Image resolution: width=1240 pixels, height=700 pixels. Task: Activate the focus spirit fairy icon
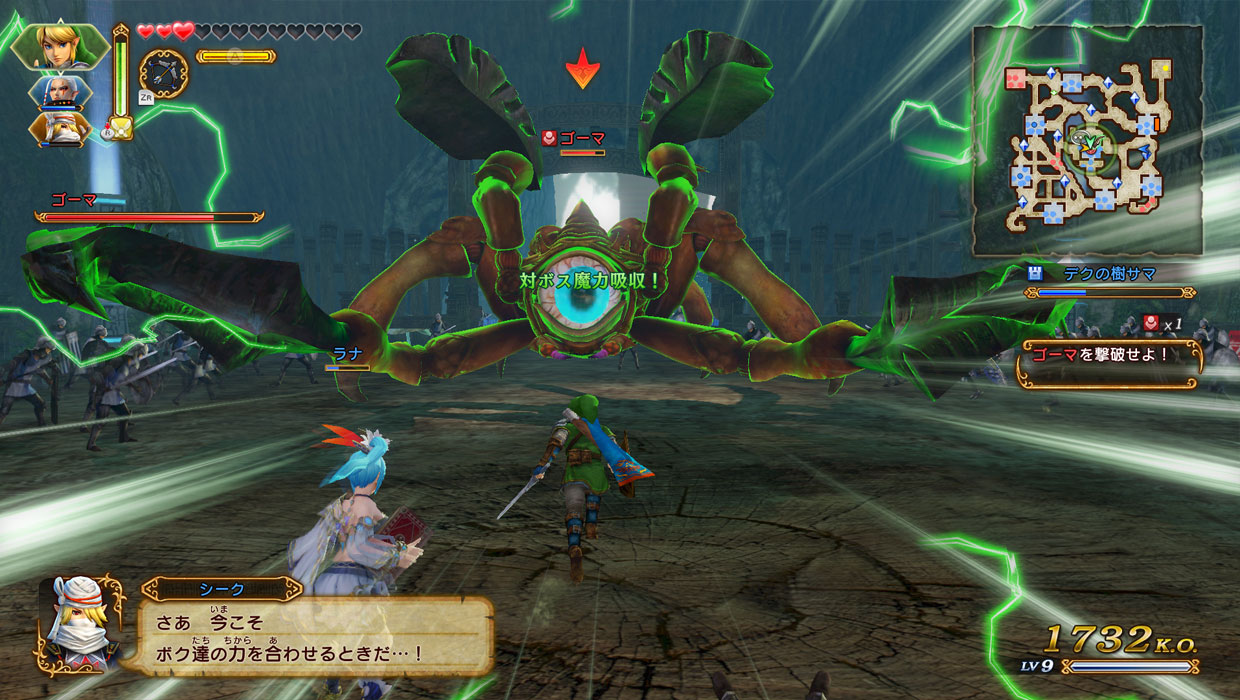click(x=121, y=128)
